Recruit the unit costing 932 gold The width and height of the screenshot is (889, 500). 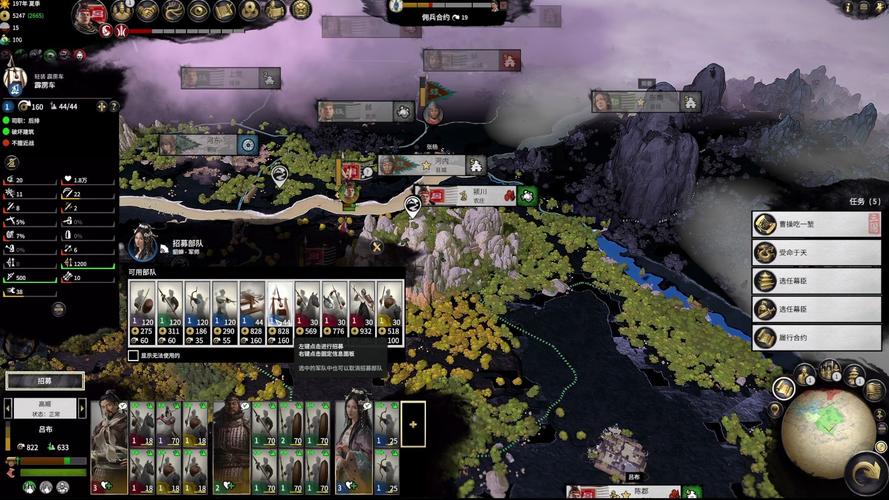pos(362,312)
